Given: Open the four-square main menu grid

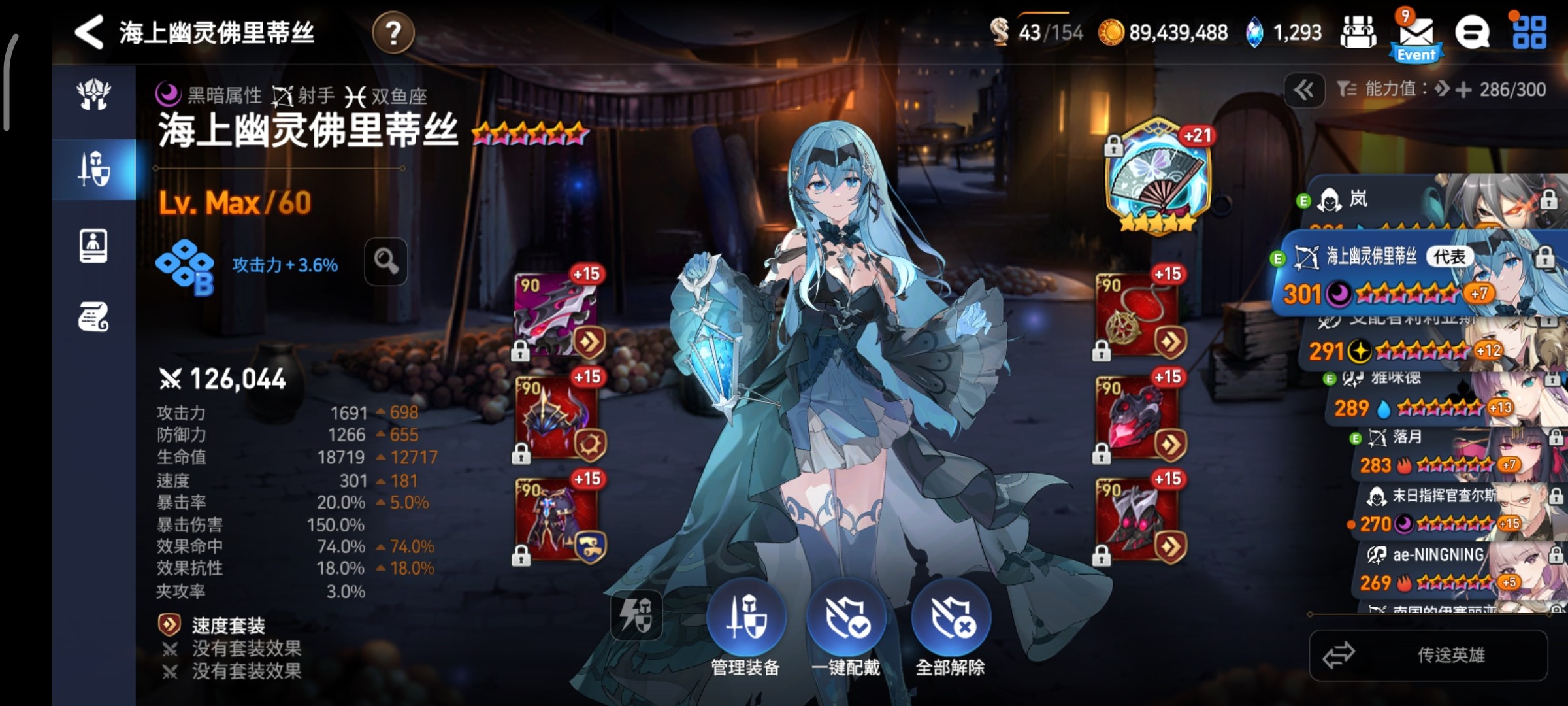Looking at the screenshot, I should [1529, 33].
